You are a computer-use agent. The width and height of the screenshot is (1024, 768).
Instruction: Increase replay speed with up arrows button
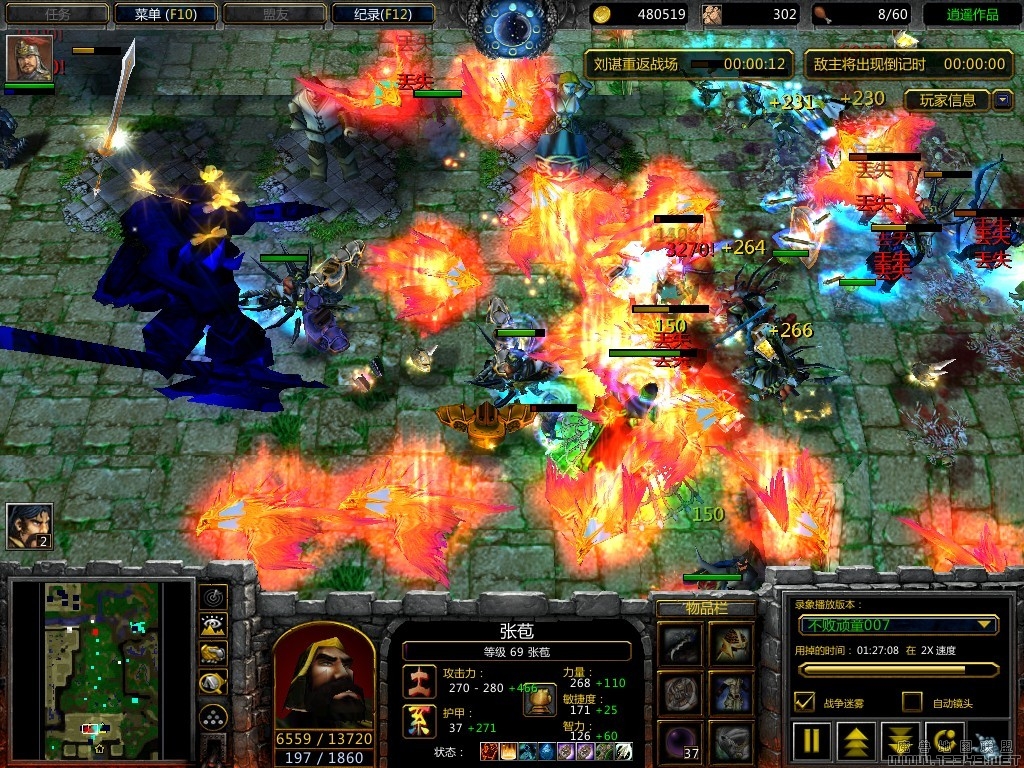[856, 743]
